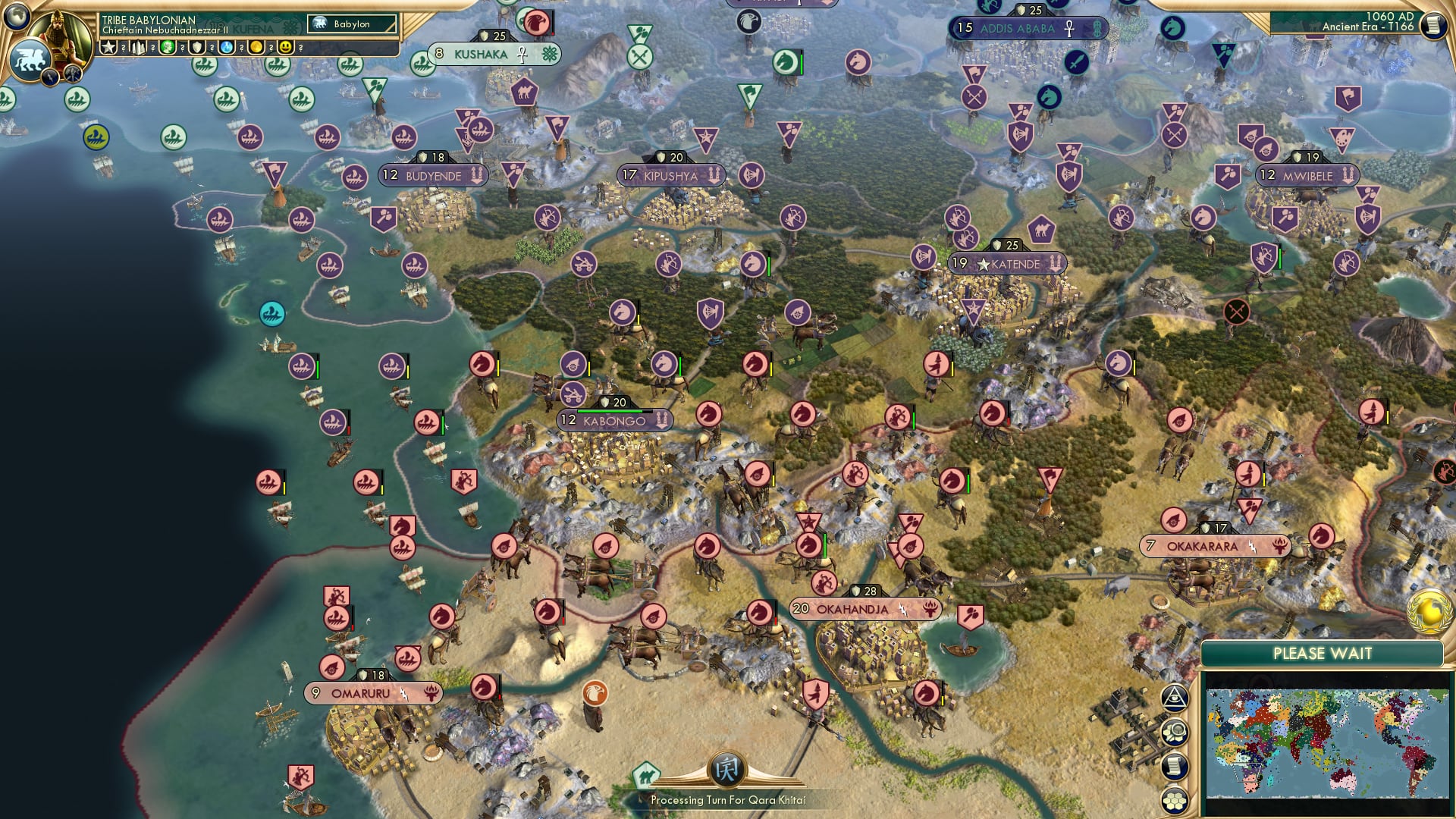Image resolution: width=1456 pixels, height=819 pixels.
Task: Toggle strategic view with the hex magnifier icon
Action: coord(1174,733)
